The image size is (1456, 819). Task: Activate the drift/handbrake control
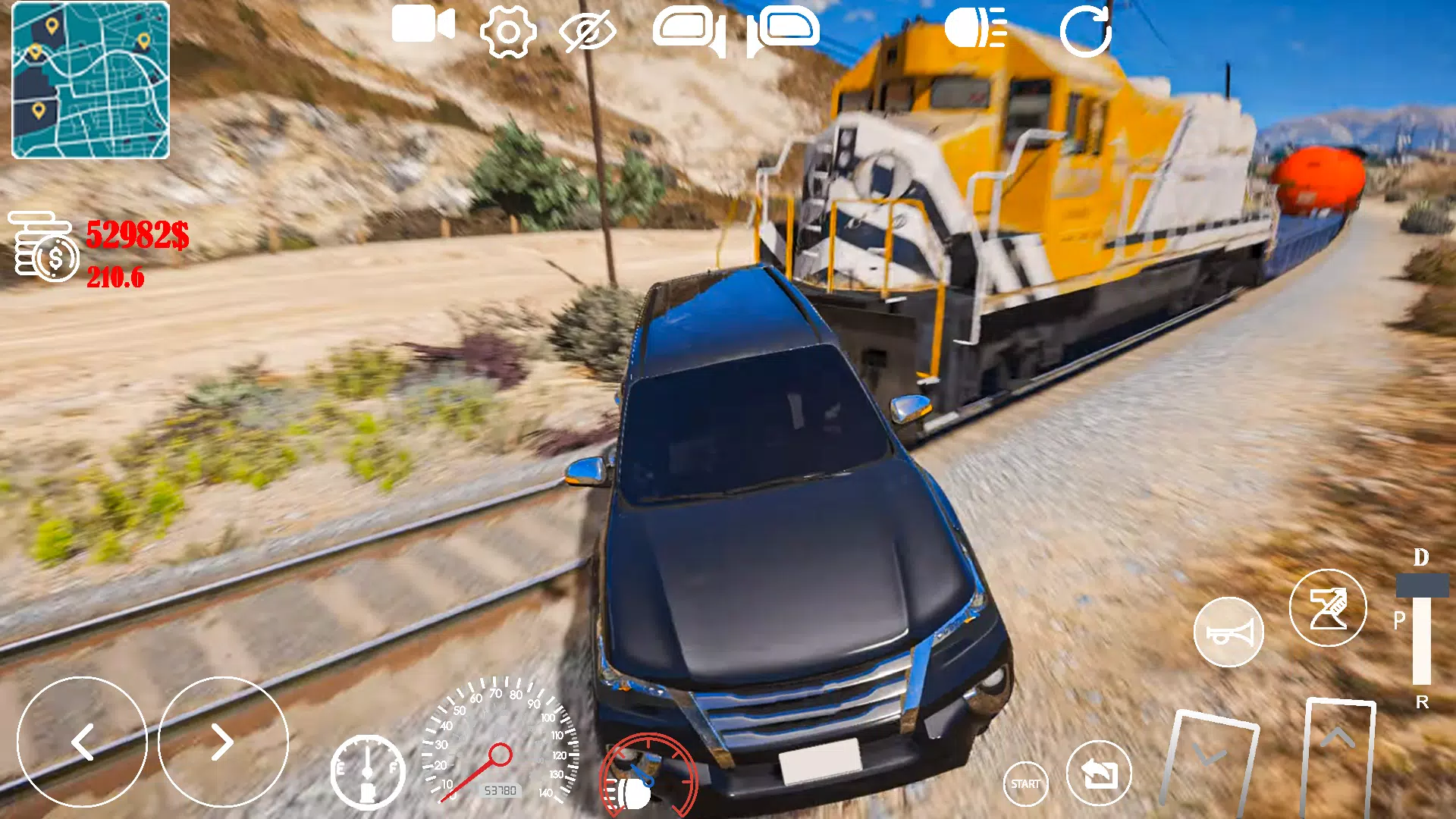pos(1328,607)
